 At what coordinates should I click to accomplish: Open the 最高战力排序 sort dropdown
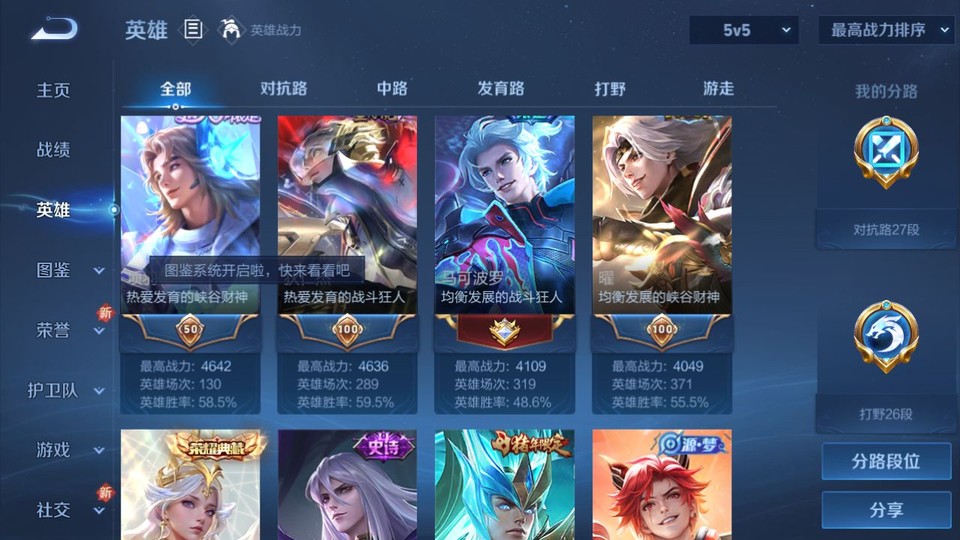pyautogui.click(x=886, y=30)
